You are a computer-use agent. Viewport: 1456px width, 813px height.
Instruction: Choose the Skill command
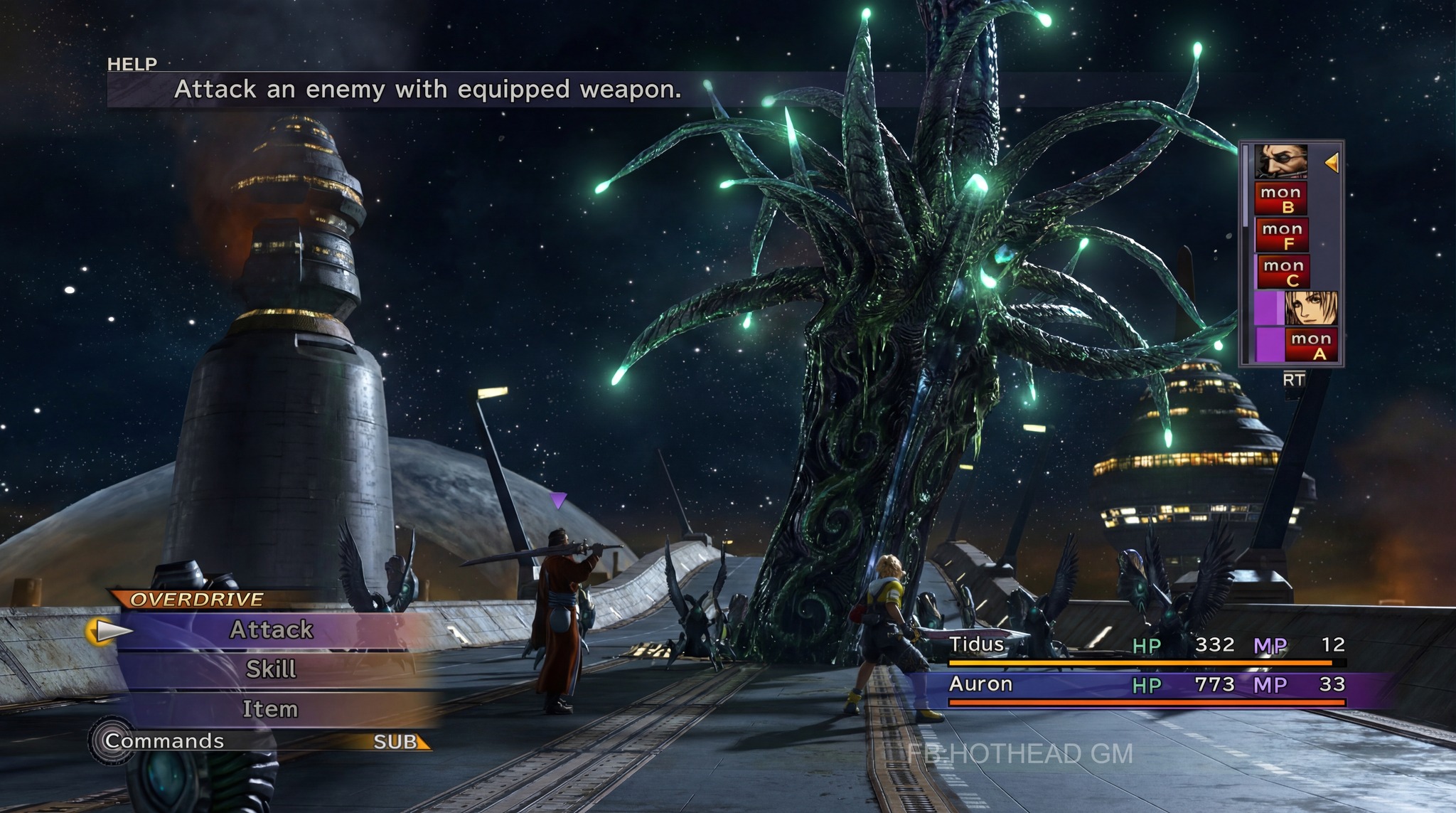pyautogui.click(x=271, y=669)
